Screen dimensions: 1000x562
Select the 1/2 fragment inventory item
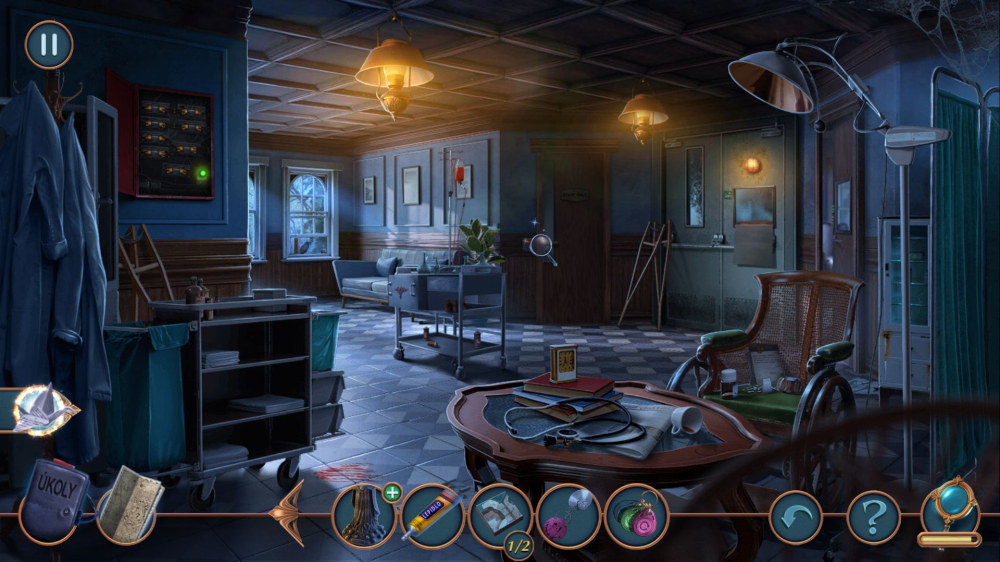point(500,515)
